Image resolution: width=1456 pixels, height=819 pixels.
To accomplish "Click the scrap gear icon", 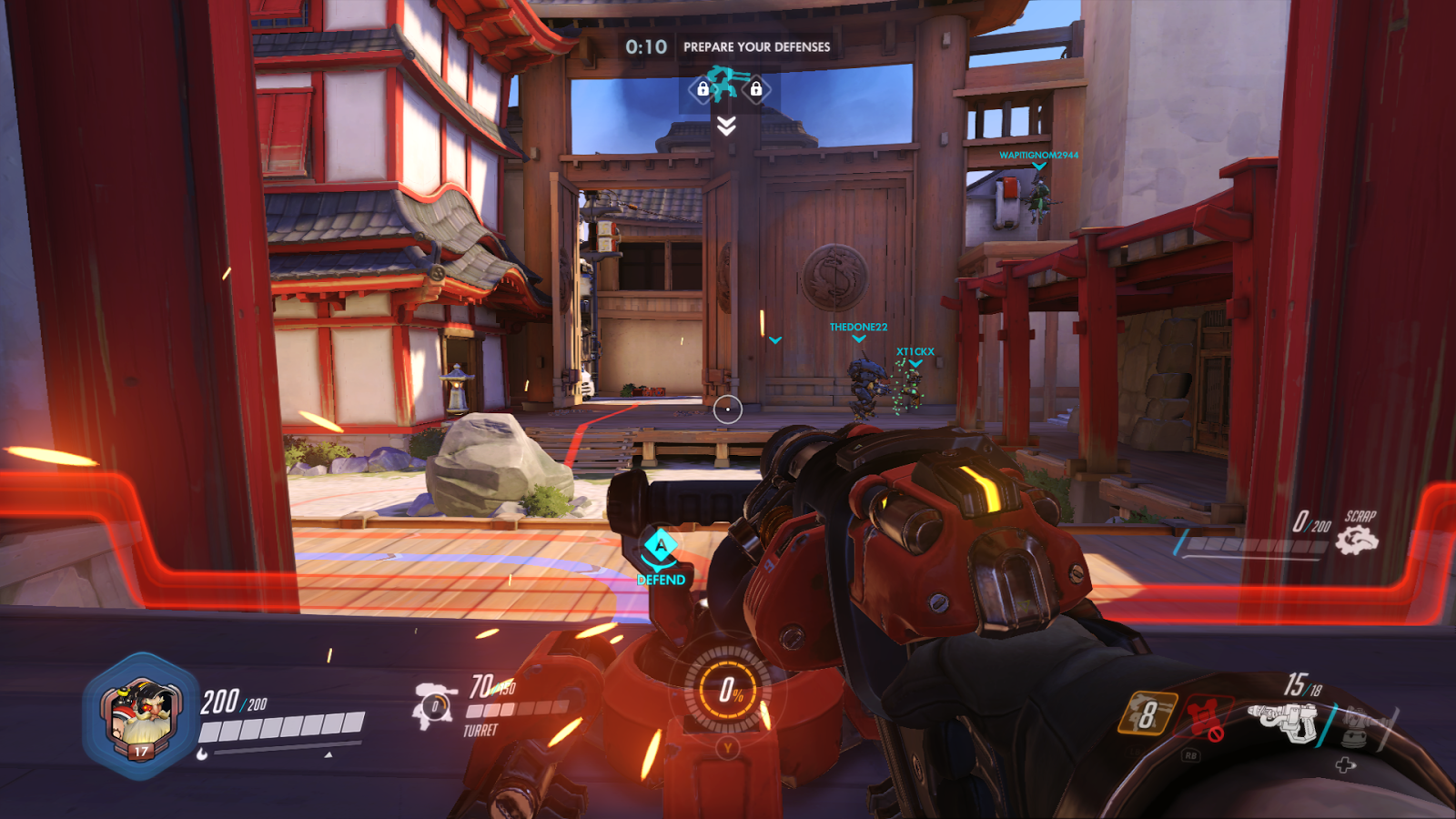I will (x=1357, y=541).
